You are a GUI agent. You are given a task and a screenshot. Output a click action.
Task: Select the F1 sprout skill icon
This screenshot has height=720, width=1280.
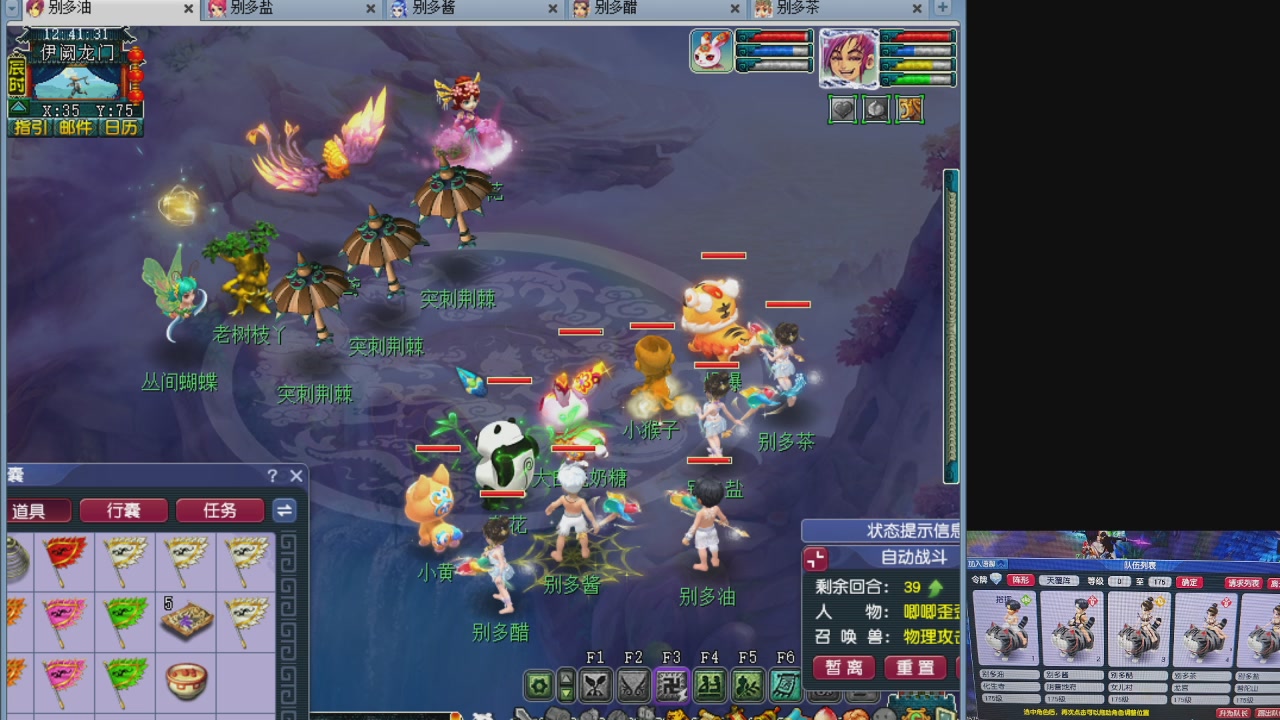(597, 684)
